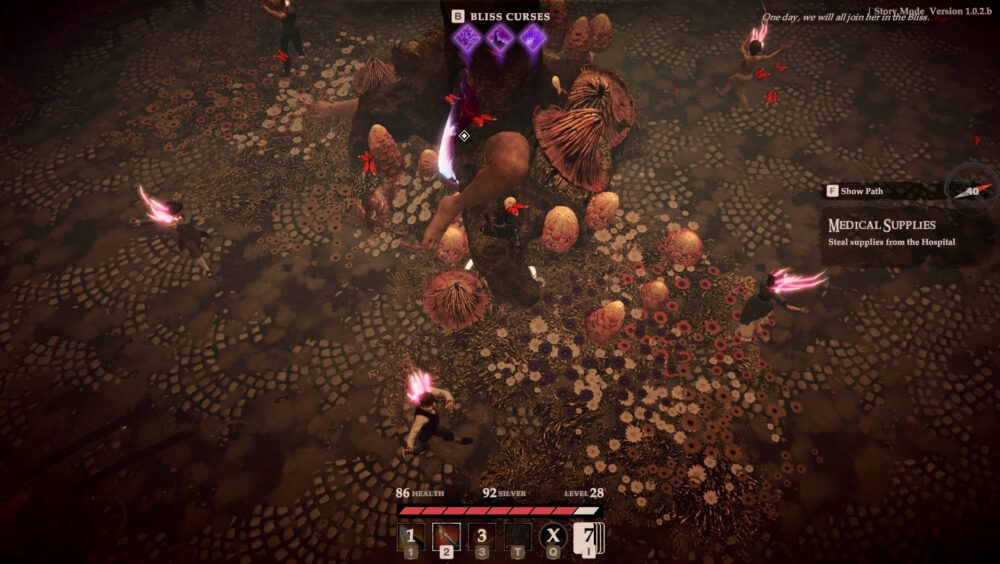Activate the circular X ability icon
Screen dimensions: 1000x564
(x=553, y=537)
